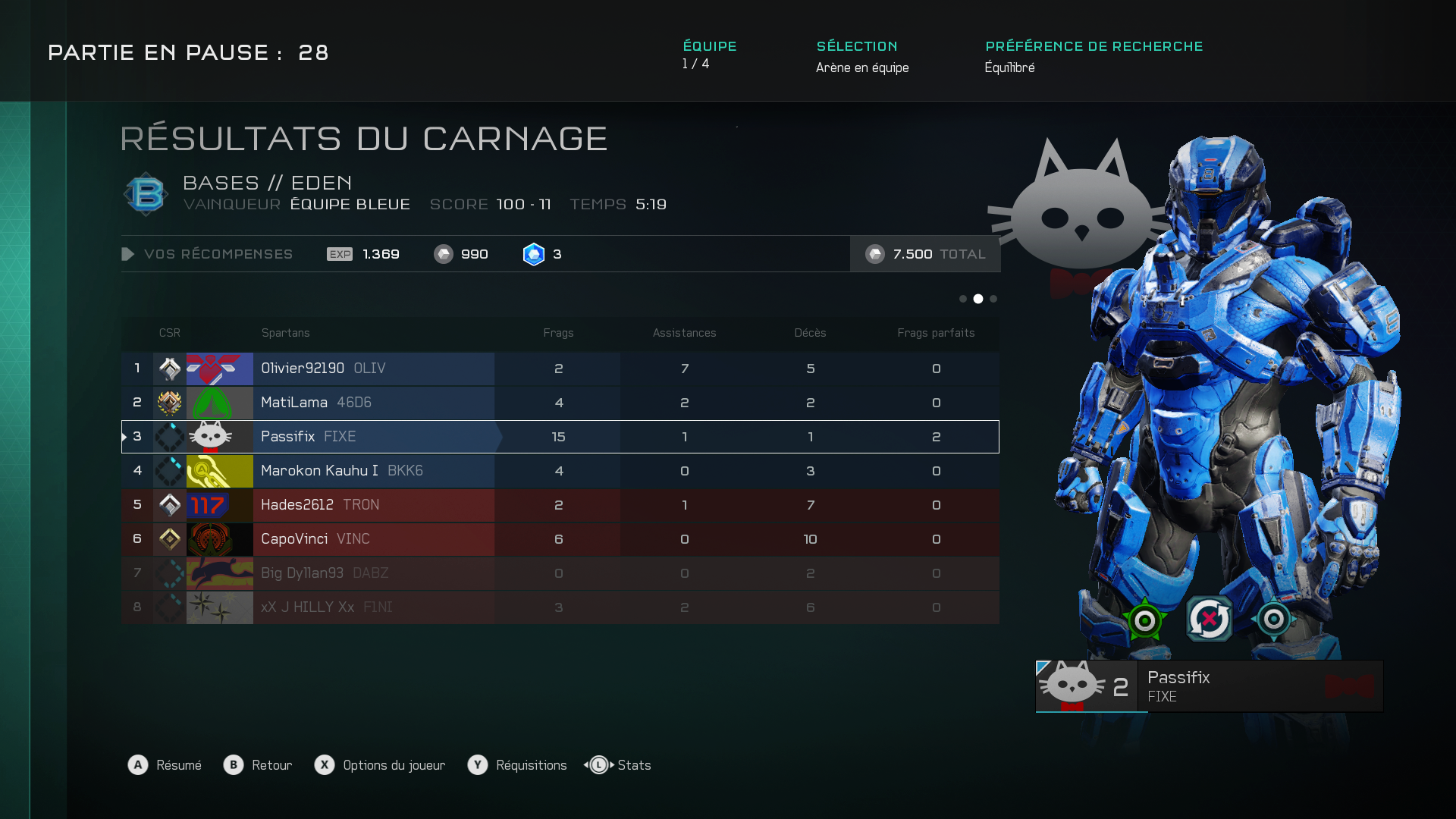Choose the Marokon Kauhu I player row
This screenshot has width=1456, height=819.
560,471
